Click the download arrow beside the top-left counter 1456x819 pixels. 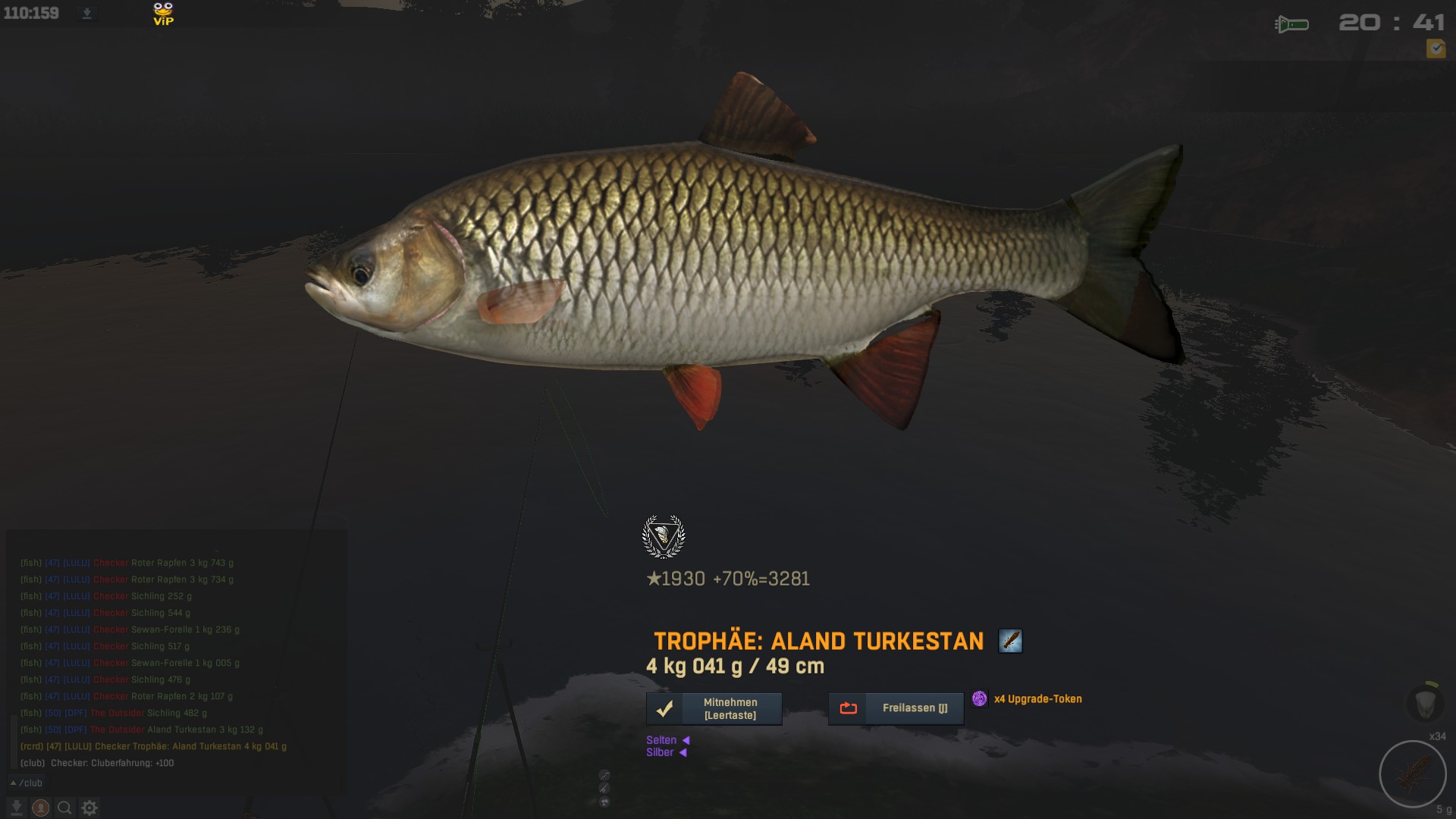[x=86, y=13]
